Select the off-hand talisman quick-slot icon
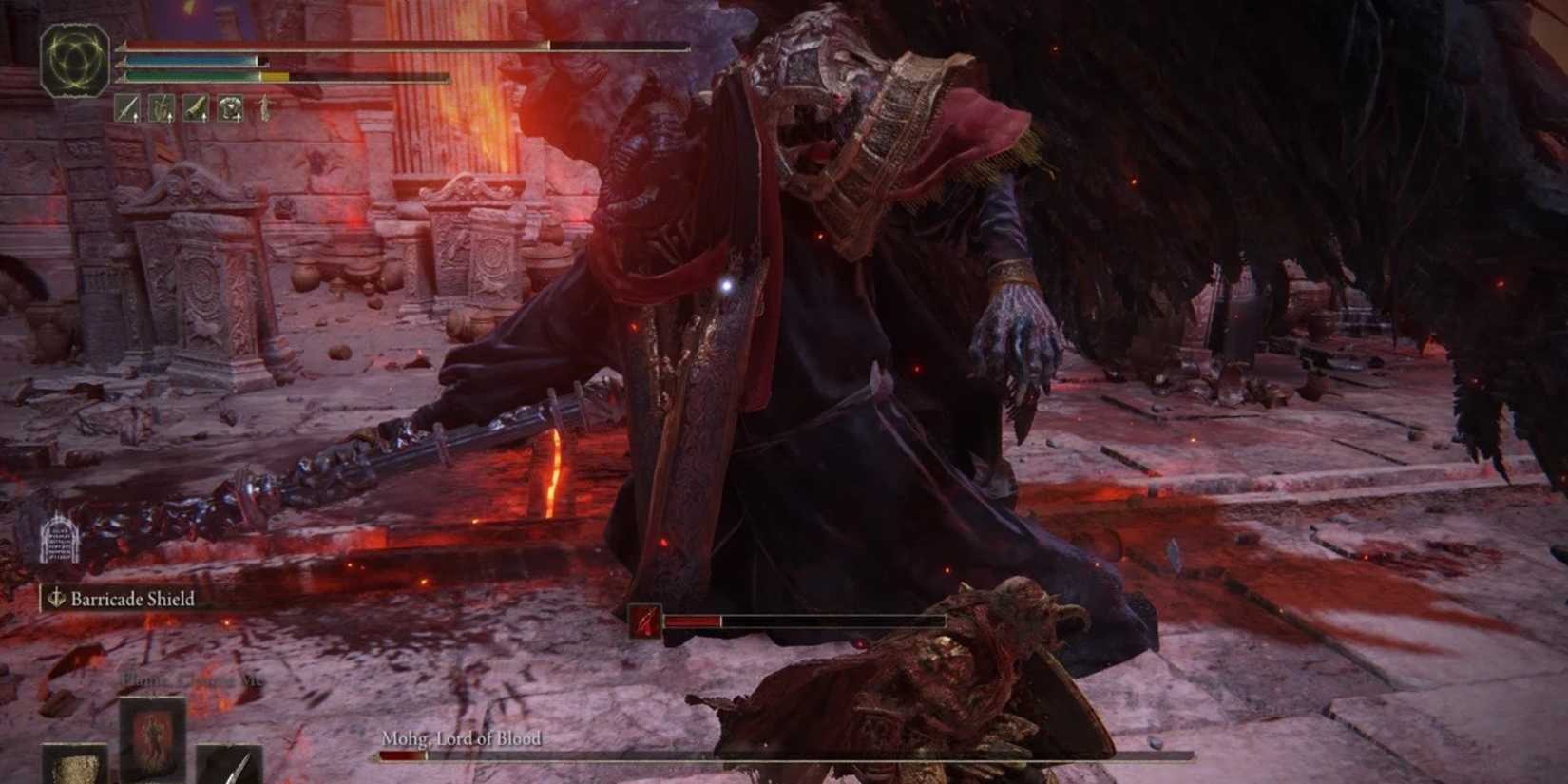 tap(229, 107)
